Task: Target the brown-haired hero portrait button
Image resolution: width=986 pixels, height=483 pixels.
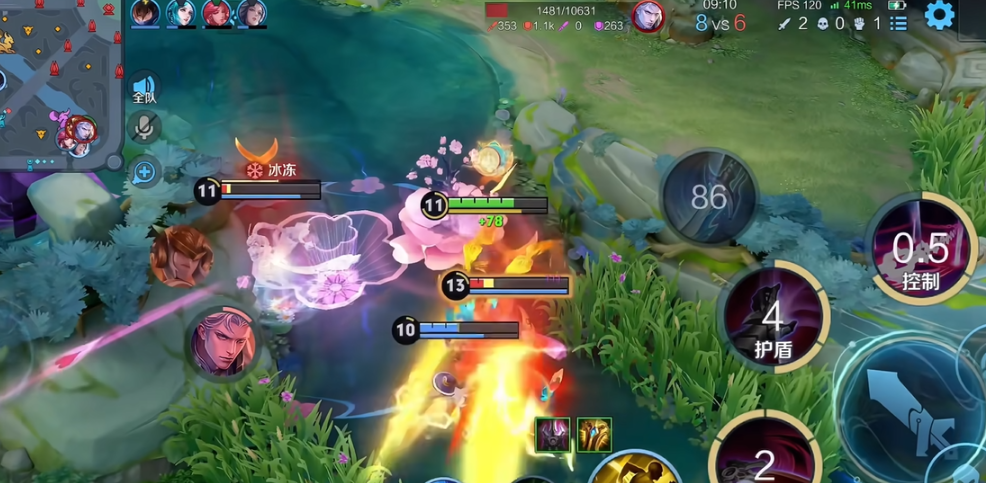Action: coord(181,255)
